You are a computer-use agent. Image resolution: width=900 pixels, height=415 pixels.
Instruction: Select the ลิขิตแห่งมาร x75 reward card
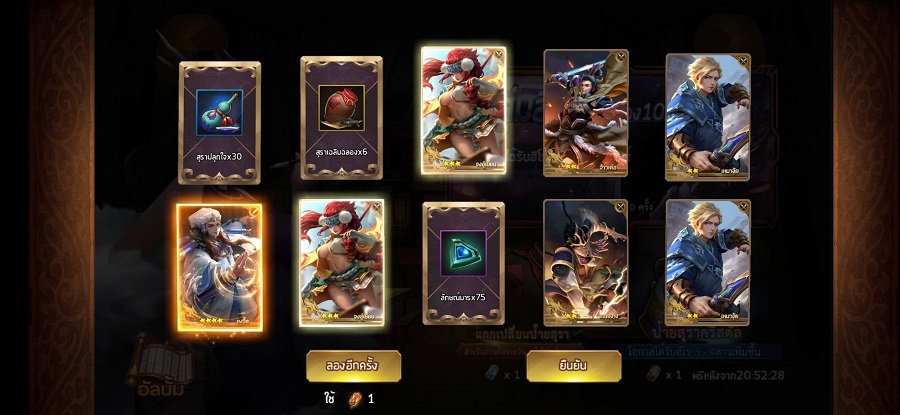pyautogui.click(x=463, y=263)
